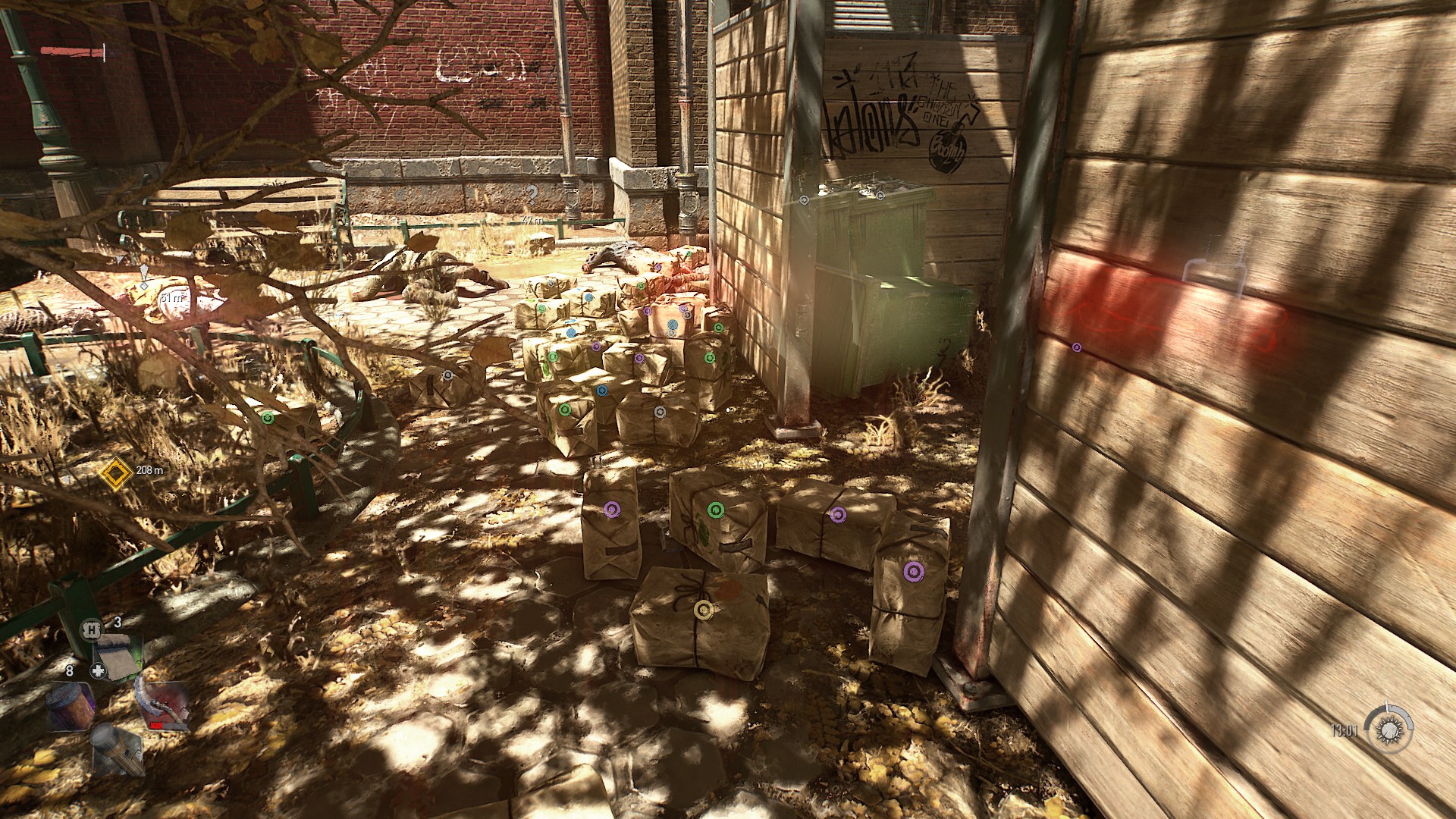This screenshot has height=819, width=1456.
Task: Open the day-night cycle clock icon
Action: tap(1389, 730)
